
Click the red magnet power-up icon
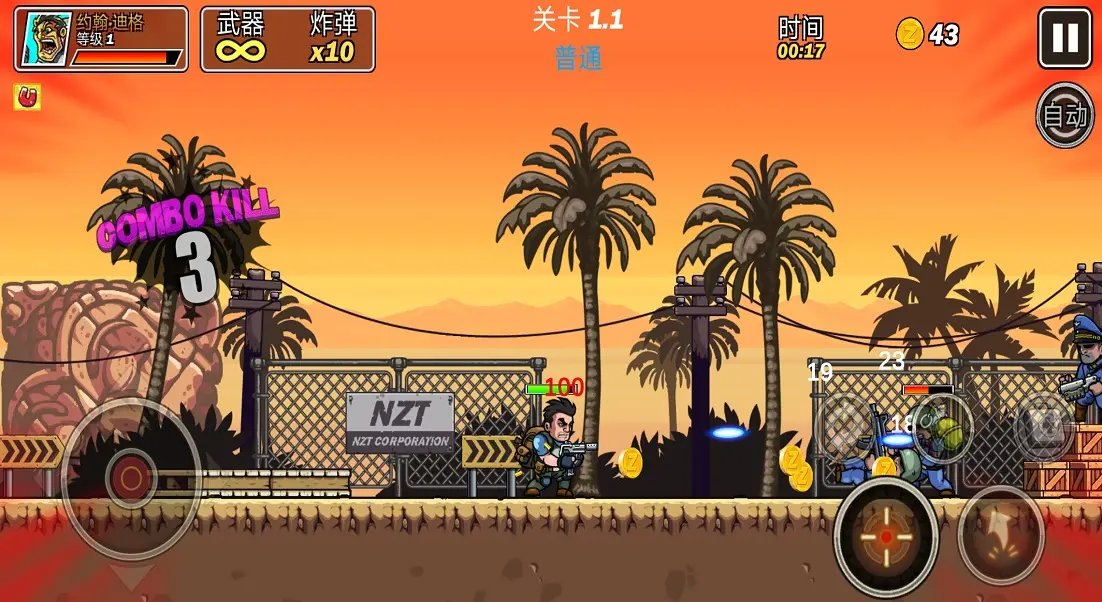[x=27, y=97]
